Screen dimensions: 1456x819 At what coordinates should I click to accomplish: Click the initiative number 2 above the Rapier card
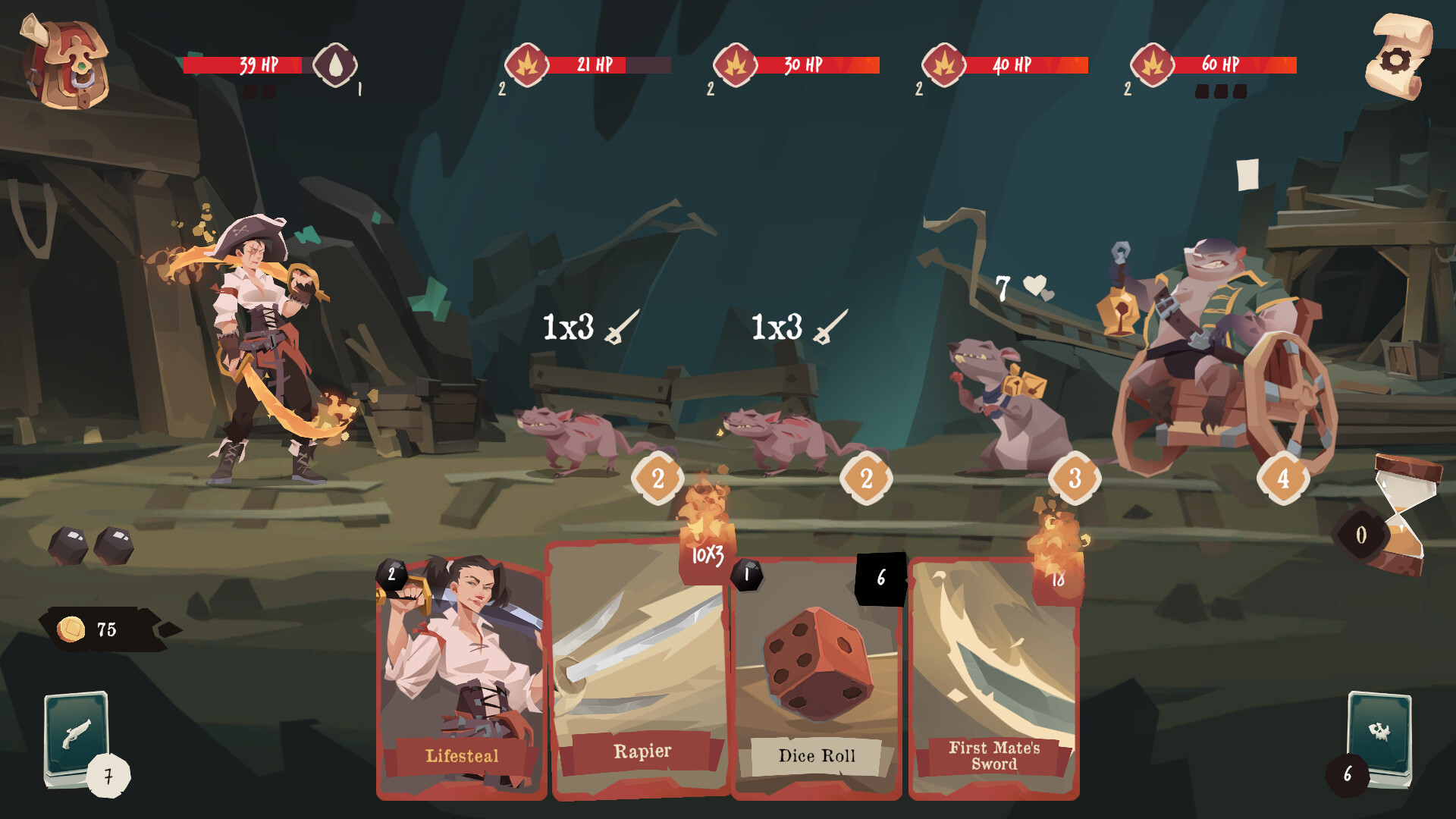pyautogui.click(x=657, y=478)
